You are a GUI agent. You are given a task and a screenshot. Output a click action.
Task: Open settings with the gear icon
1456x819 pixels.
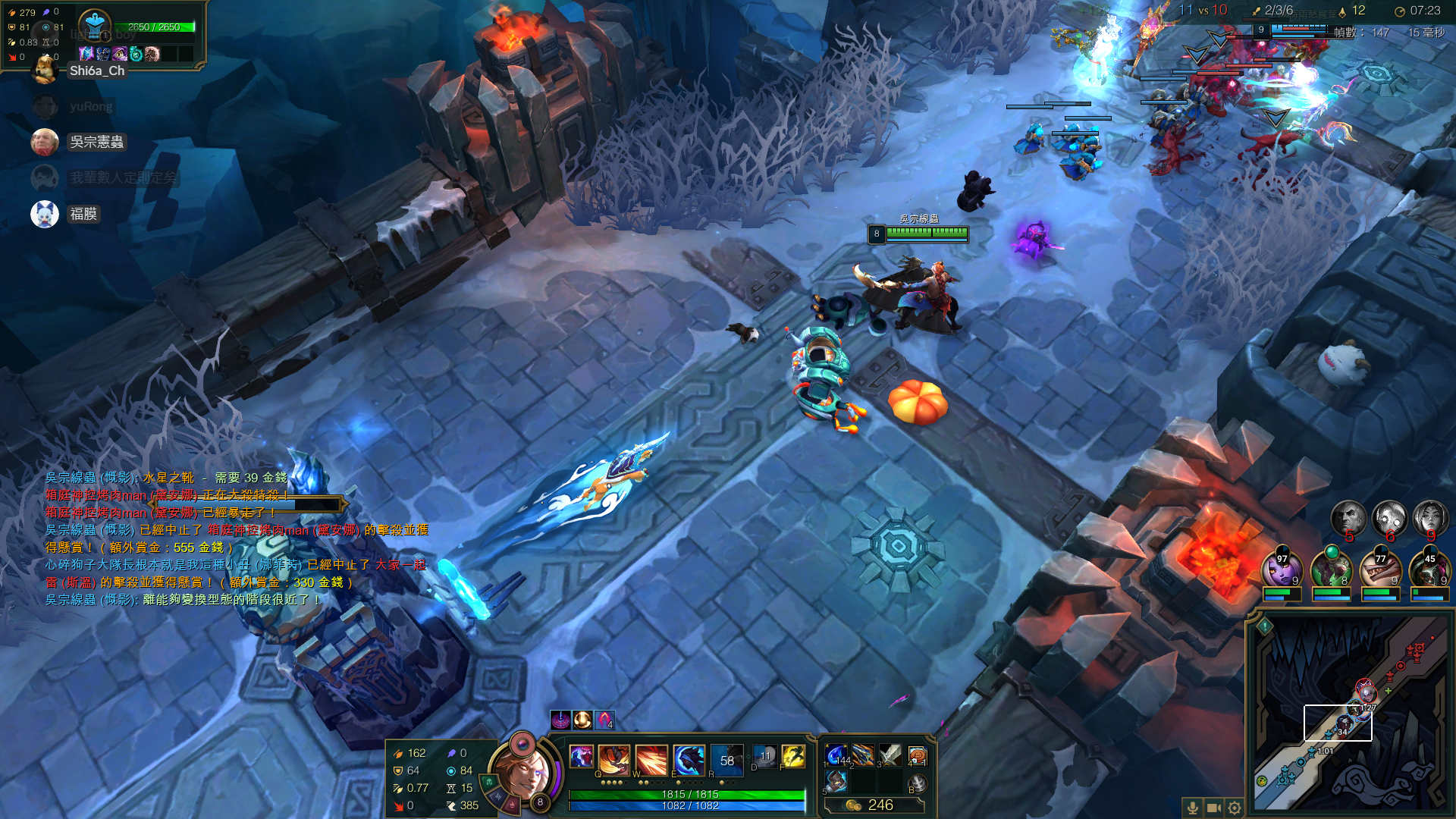[1235, 808]
